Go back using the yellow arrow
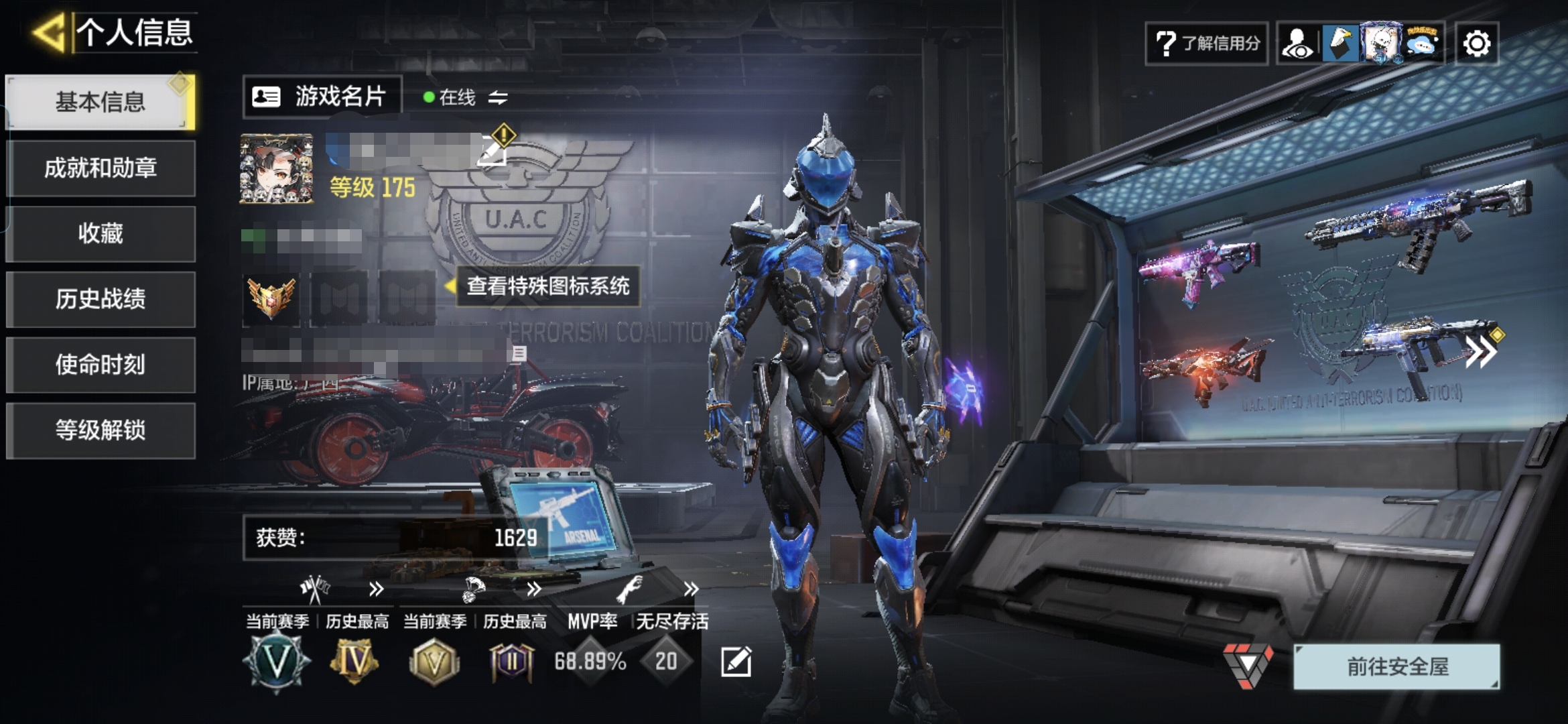1568x724 pixels. pos(49,32)
